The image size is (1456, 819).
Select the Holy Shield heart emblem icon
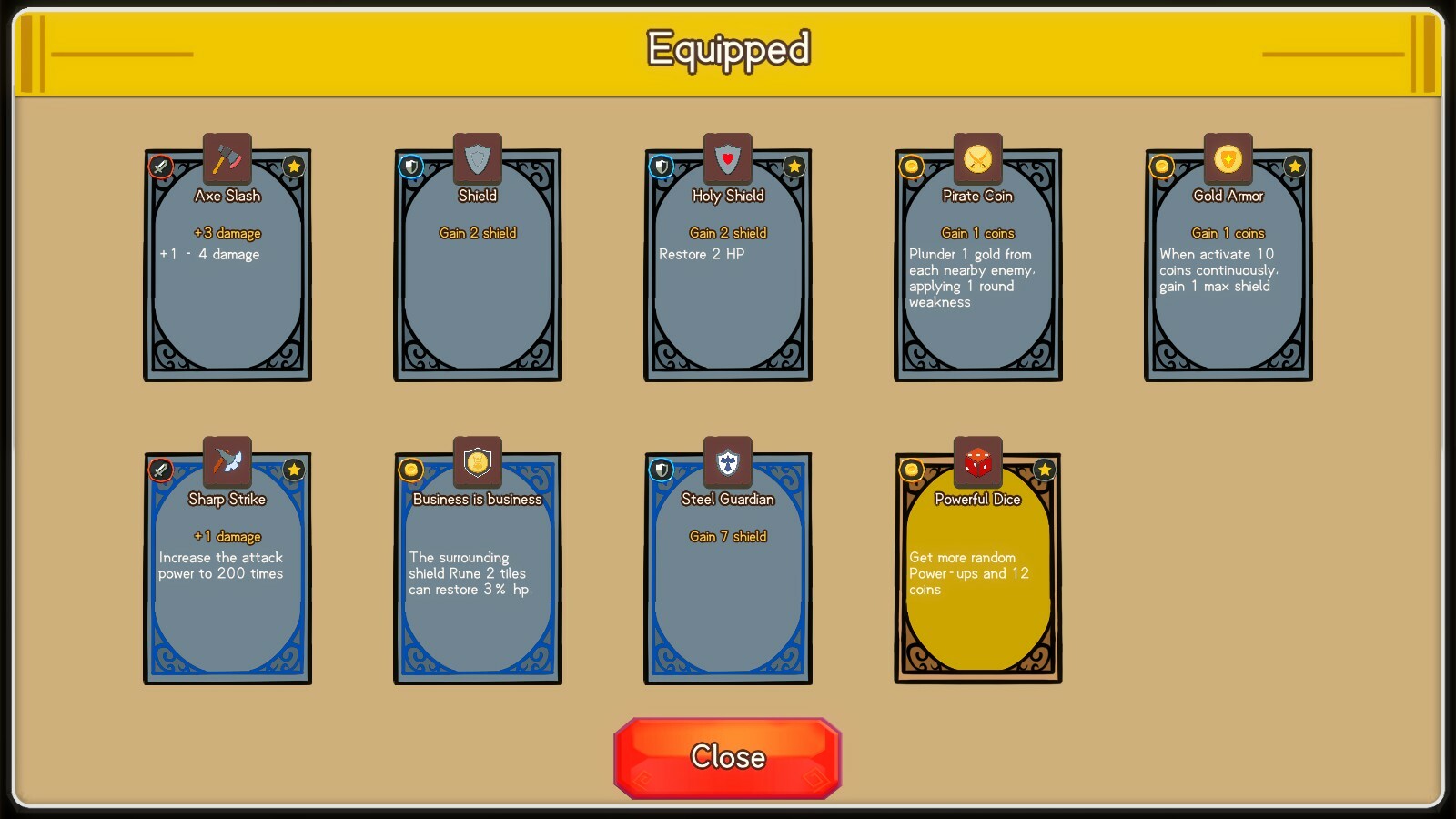tap(726, 159)
